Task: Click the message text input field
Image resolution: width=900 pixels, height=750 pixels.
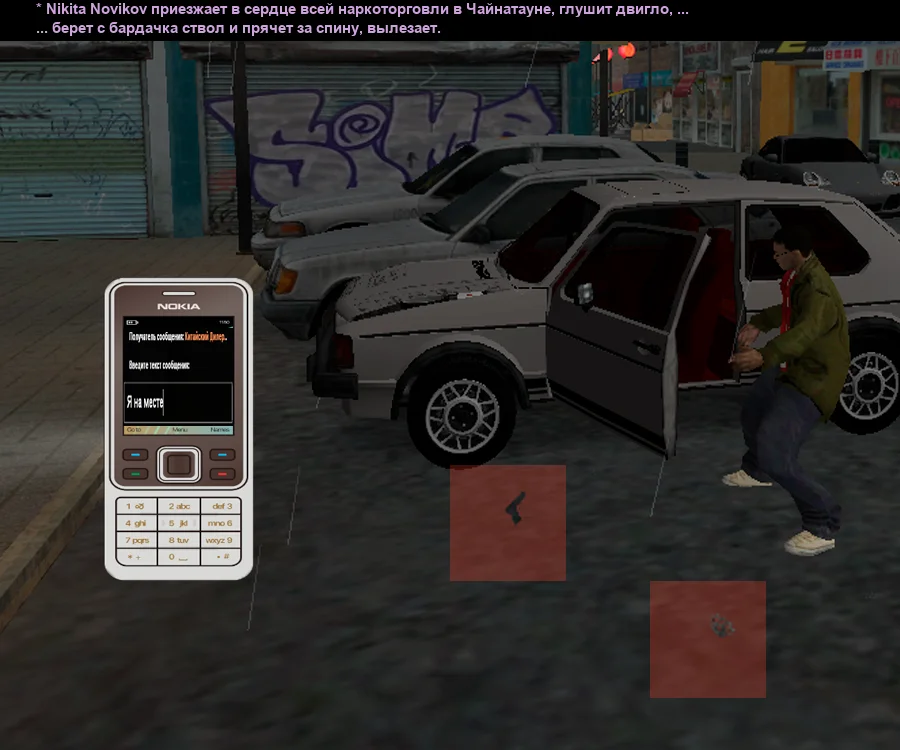Action: [178, 402]
